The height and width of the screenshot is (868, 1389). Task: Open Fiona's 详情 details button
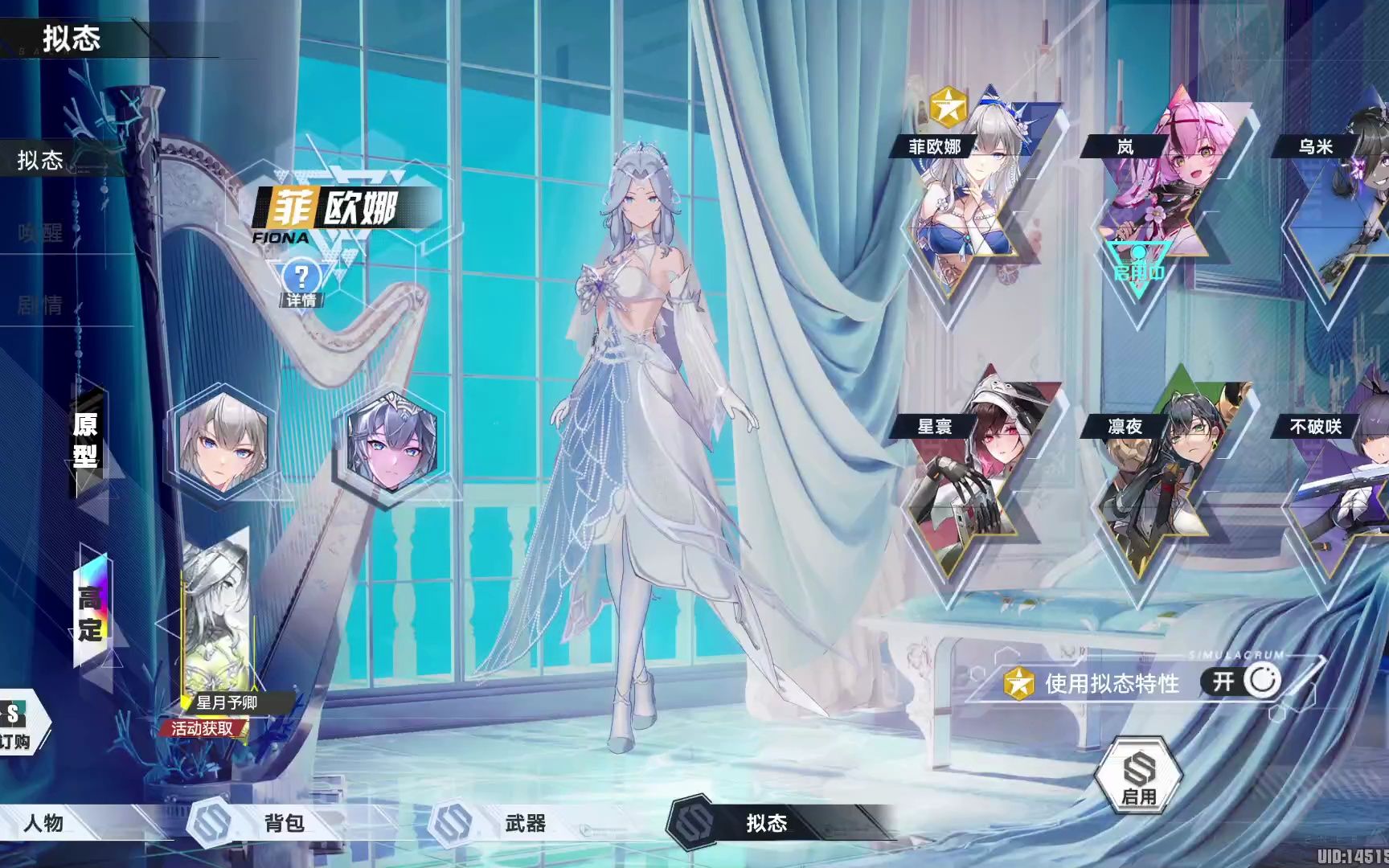click(301, 283)
